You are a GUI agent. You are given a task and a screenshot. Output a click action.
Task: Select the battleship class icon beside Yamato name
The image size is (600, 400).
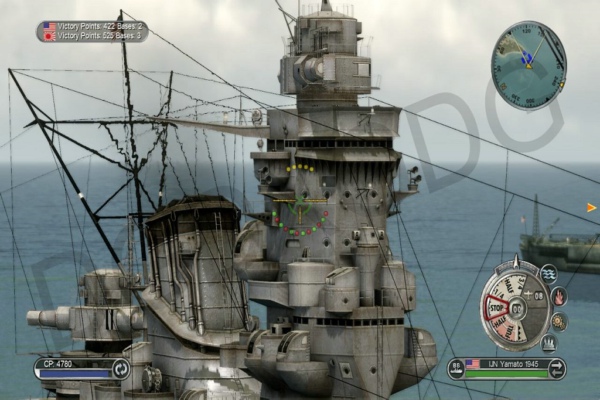(x=456, y=367)
